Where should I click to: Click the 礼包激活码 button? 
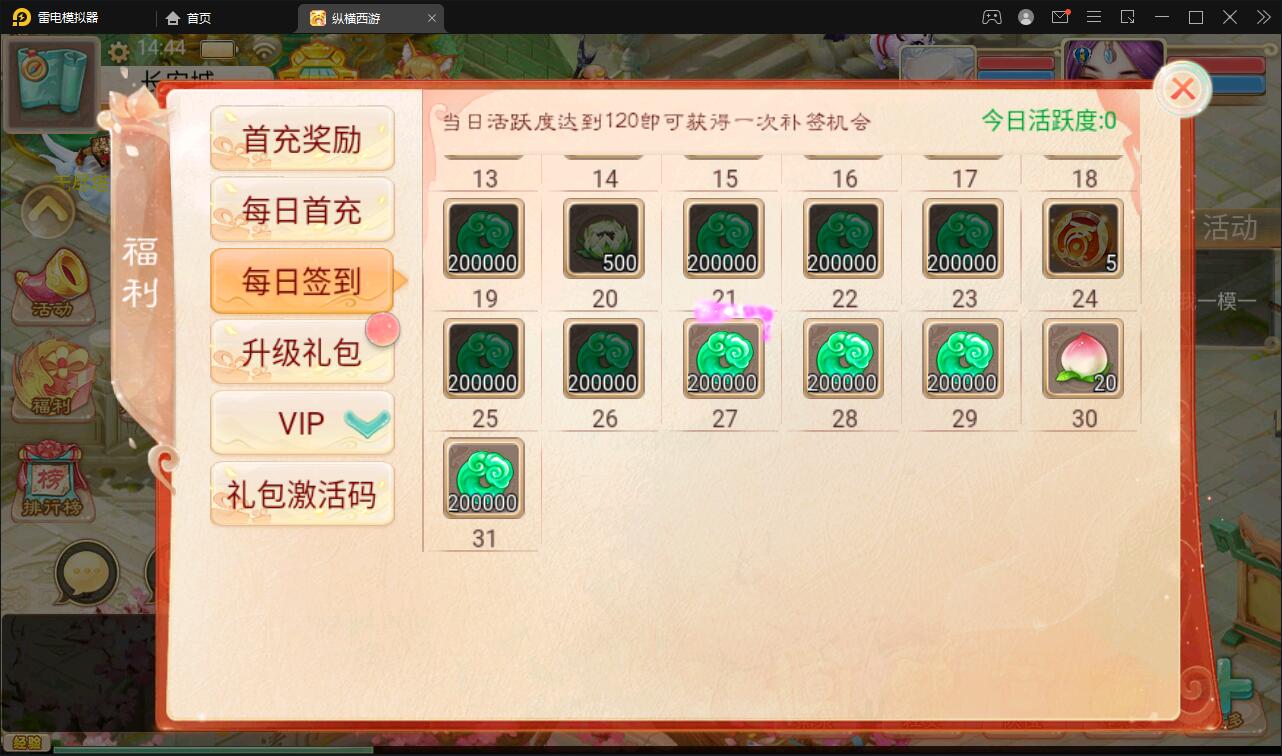click(x=302, y=494)
